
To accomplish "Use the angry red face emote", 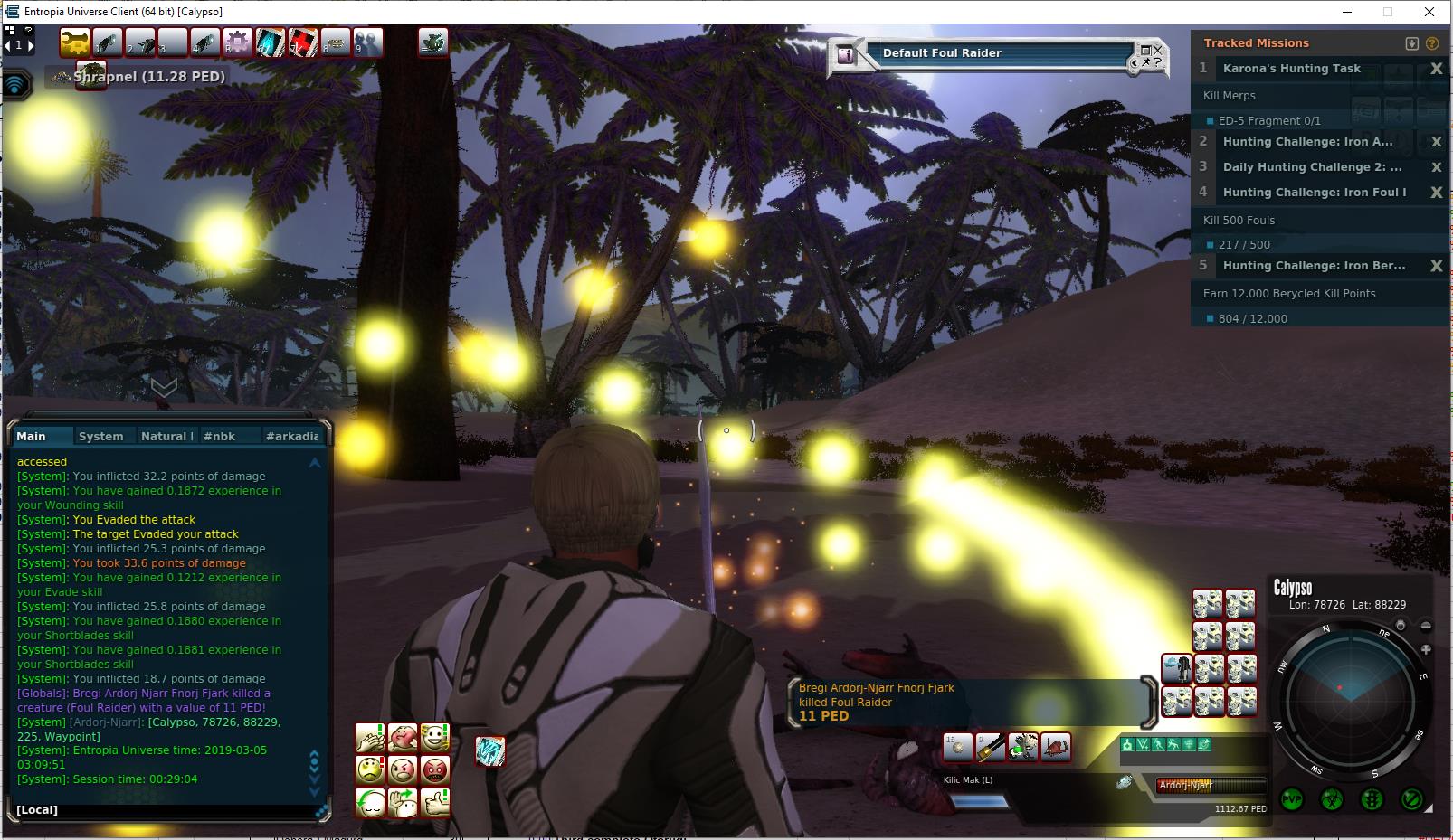I will (x=435, y=770).
